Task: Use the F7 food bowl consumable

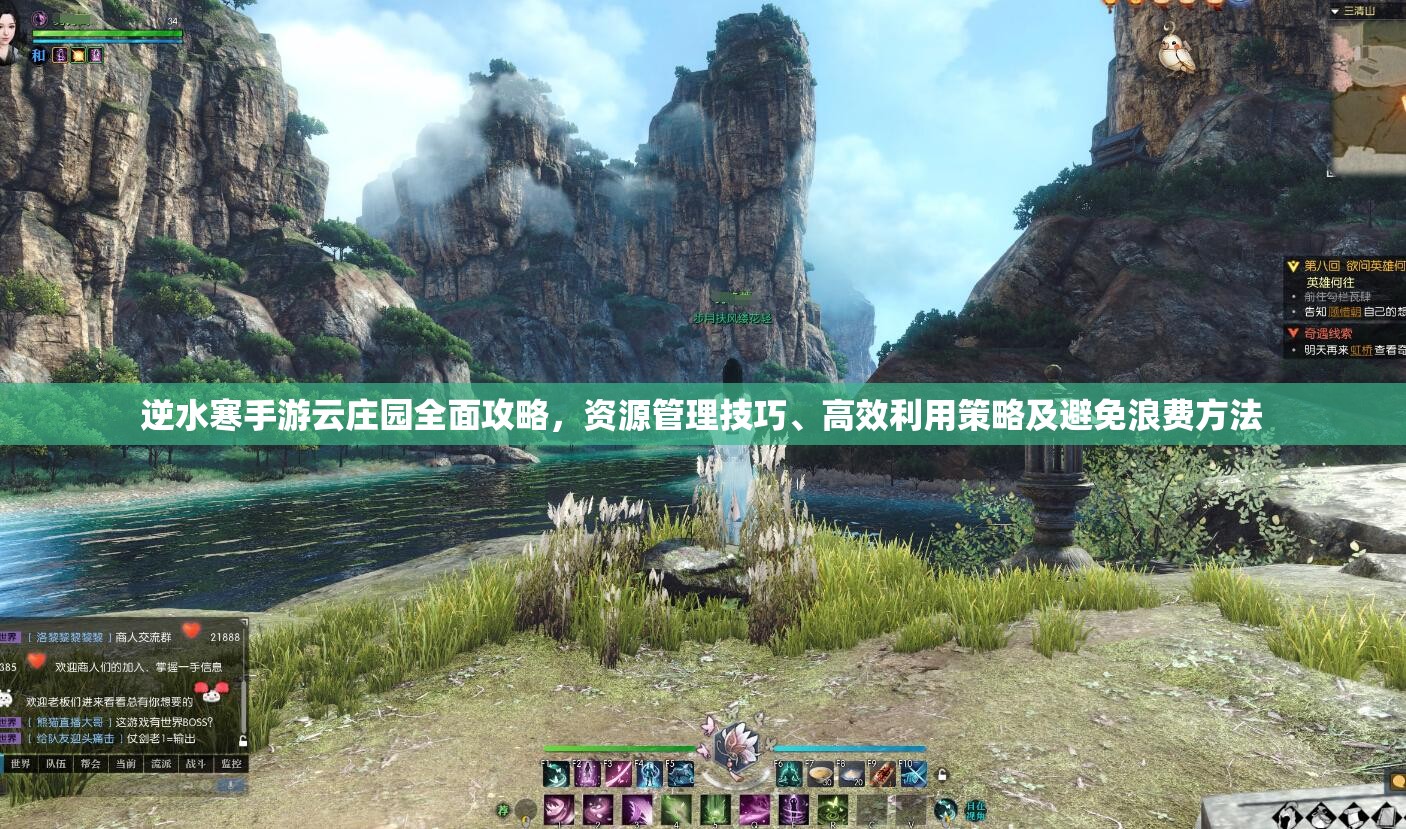Action: pos(819,774)
